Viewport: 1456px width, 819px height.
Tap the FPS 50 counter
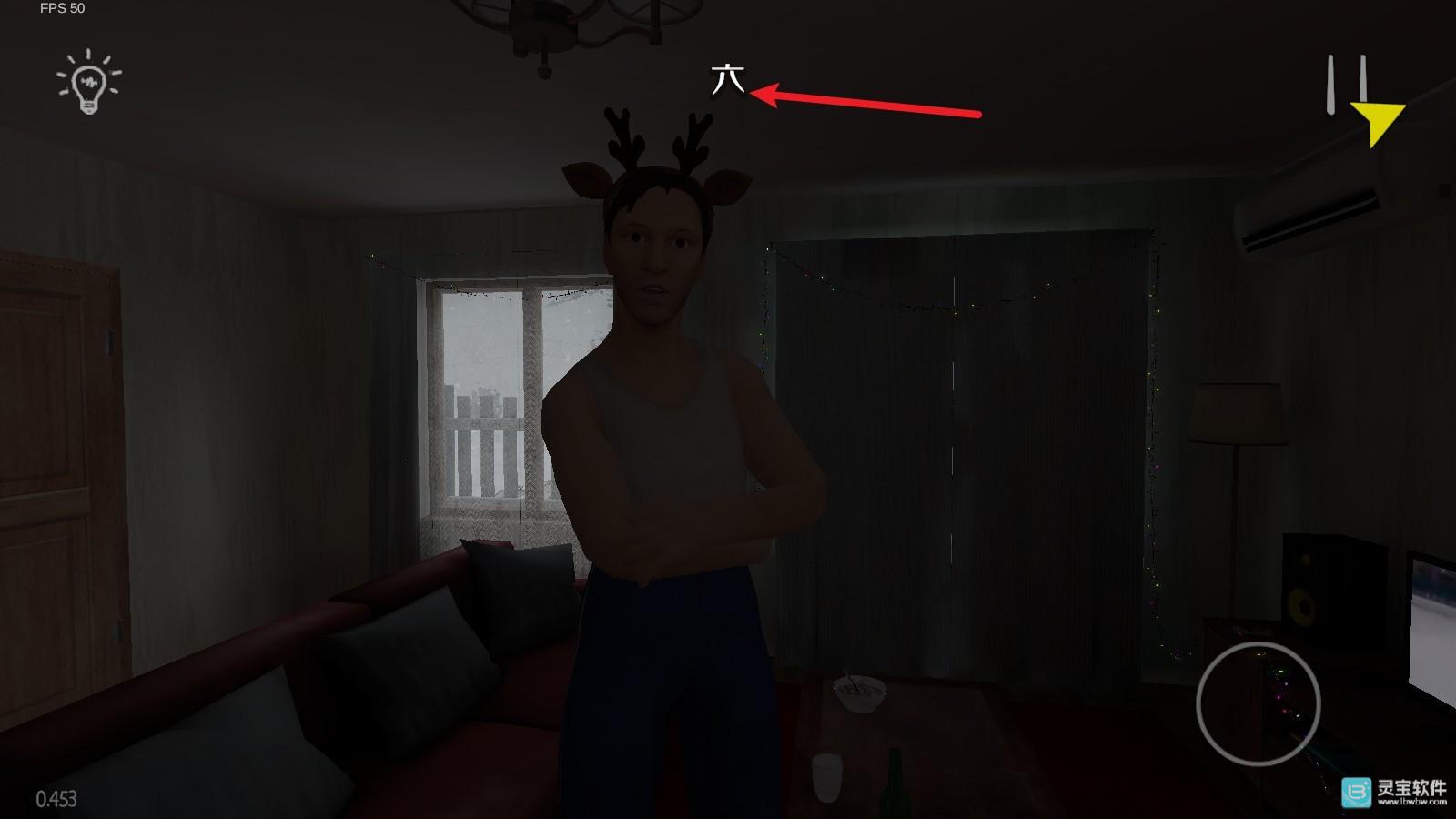tap(62, 11)
